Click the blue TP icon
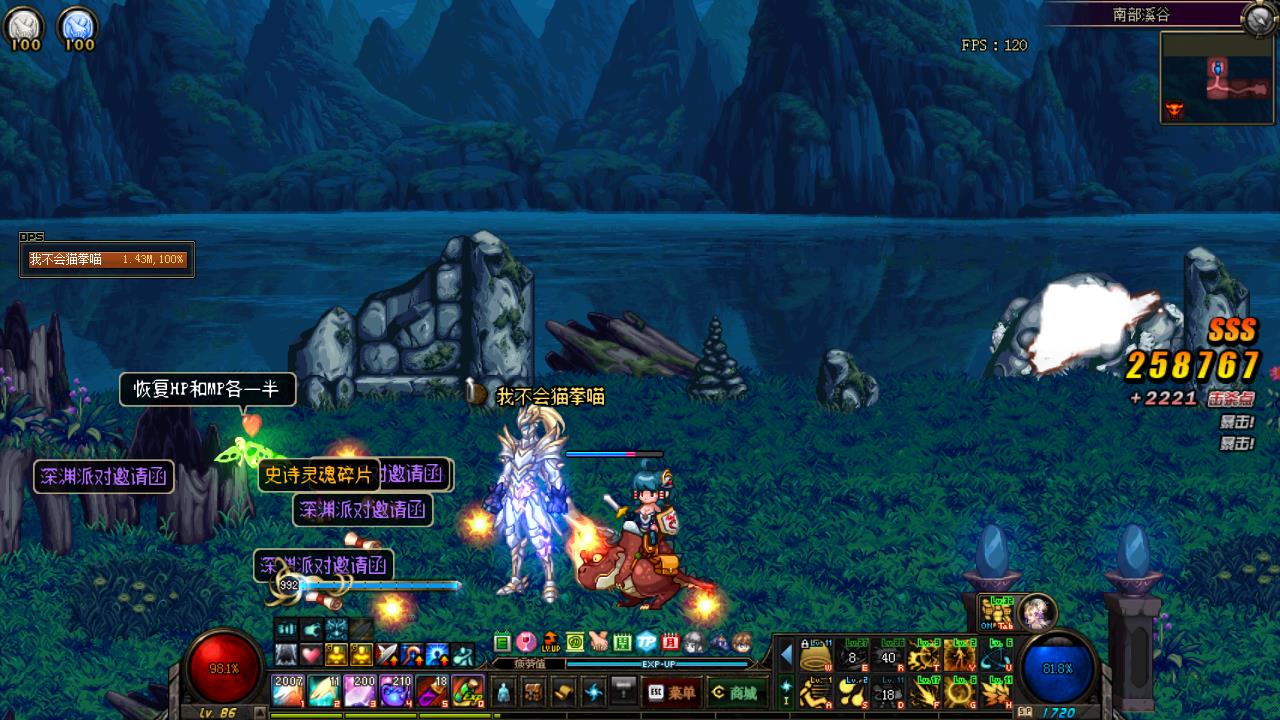Image resolution: width=1280 pixels, height=720 pixels. click(x=647, y=642)
